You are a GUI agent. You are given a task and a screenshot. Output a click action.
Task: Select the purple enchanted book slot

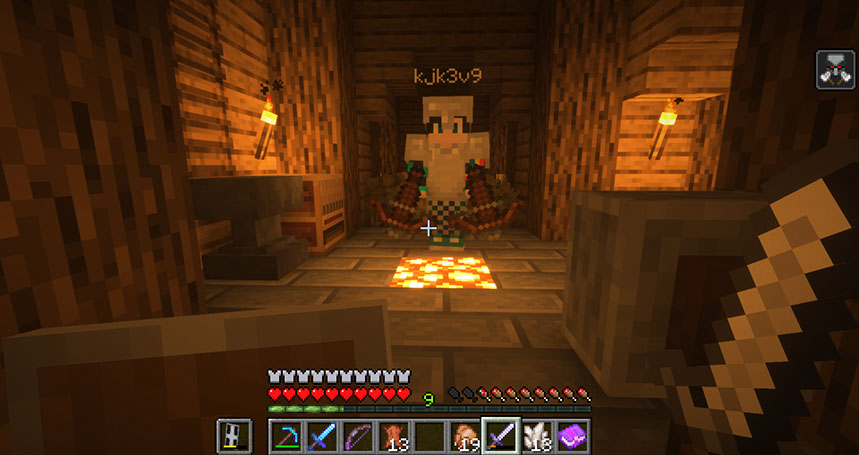[572, 436]
